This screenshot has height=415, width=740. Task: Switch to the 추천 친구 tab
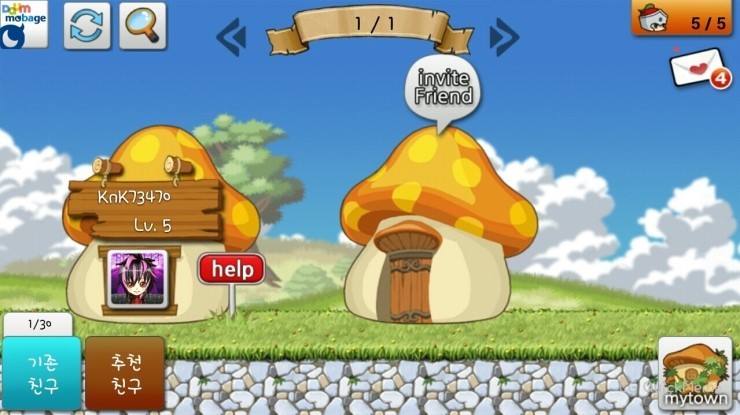pos(124,372)
